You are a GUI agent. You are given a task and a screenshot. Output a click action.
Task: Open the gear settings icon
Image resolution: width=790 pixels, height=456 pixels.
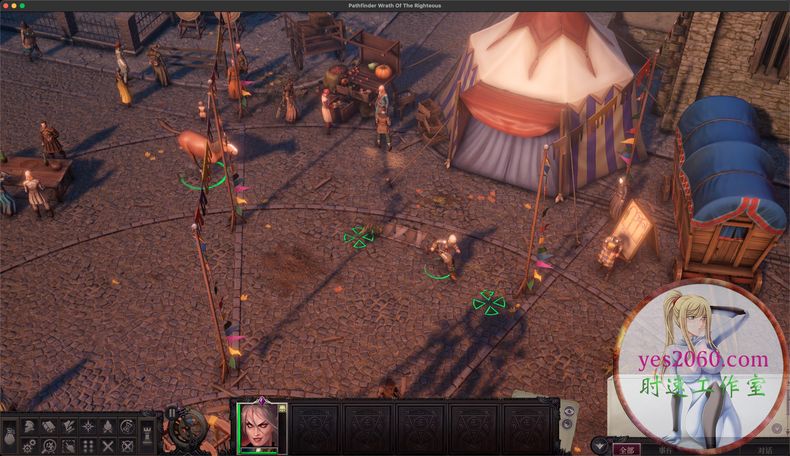click(x=28, y=446)
